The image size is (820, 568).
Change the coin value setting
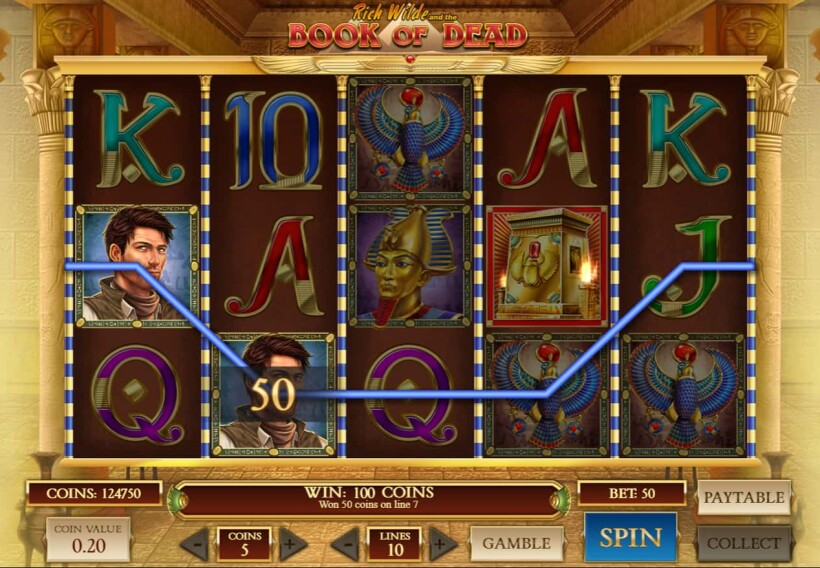click(87, 538)
